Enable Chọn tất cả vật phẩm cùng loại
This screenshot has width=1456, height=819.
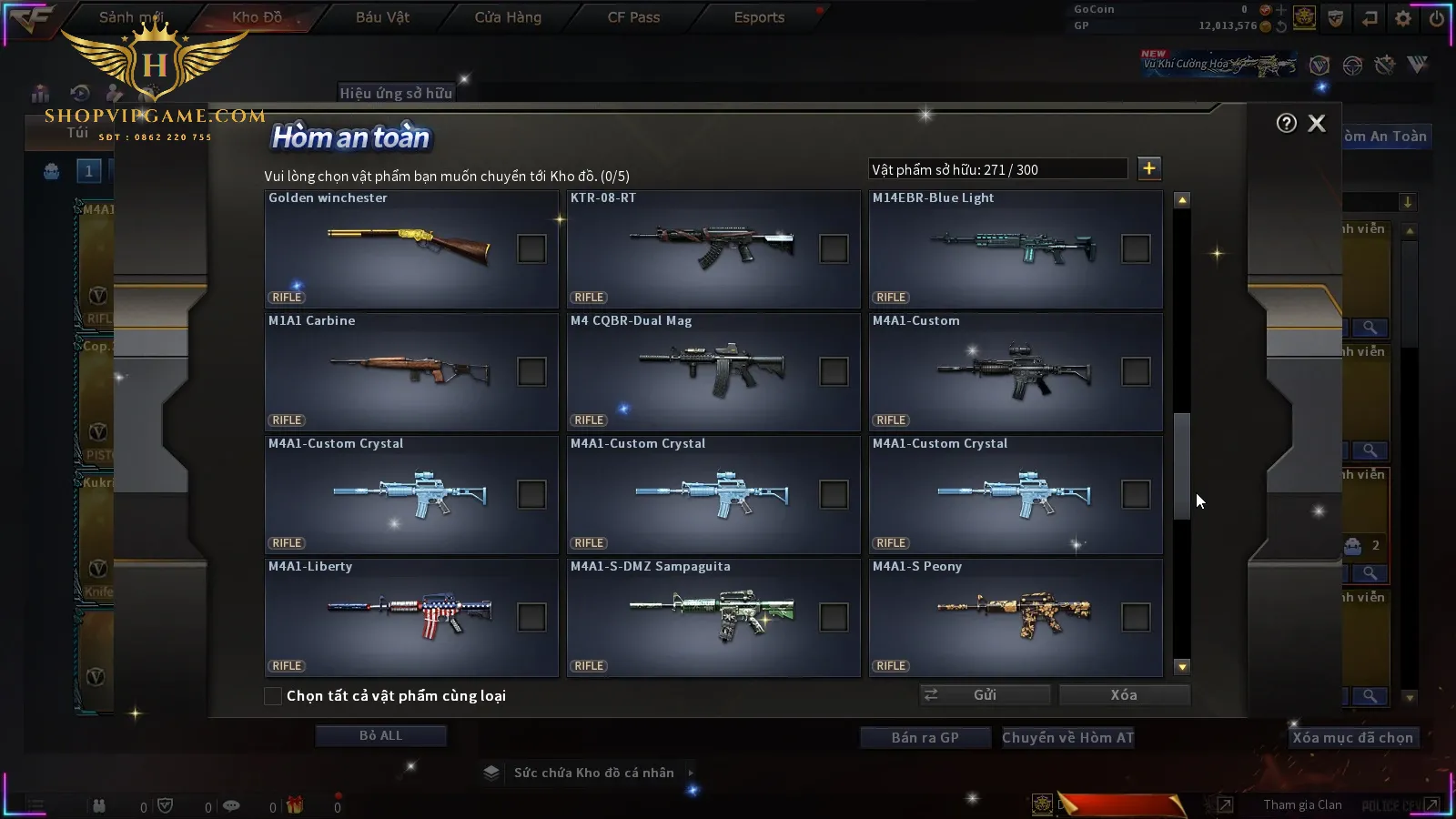click(x=273, y=696)
